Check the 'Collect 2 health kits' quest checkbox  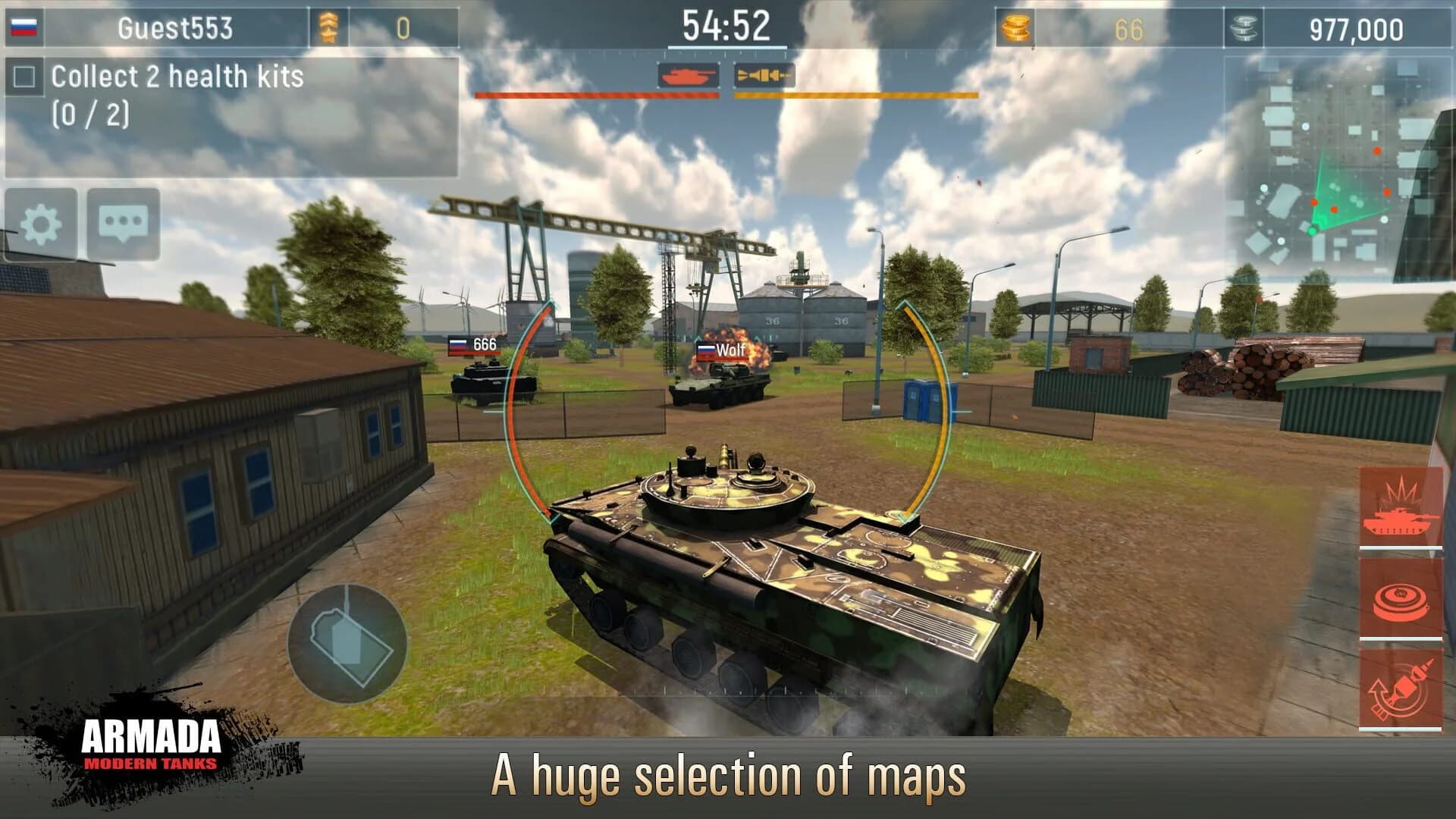click(x=25, y=76)
